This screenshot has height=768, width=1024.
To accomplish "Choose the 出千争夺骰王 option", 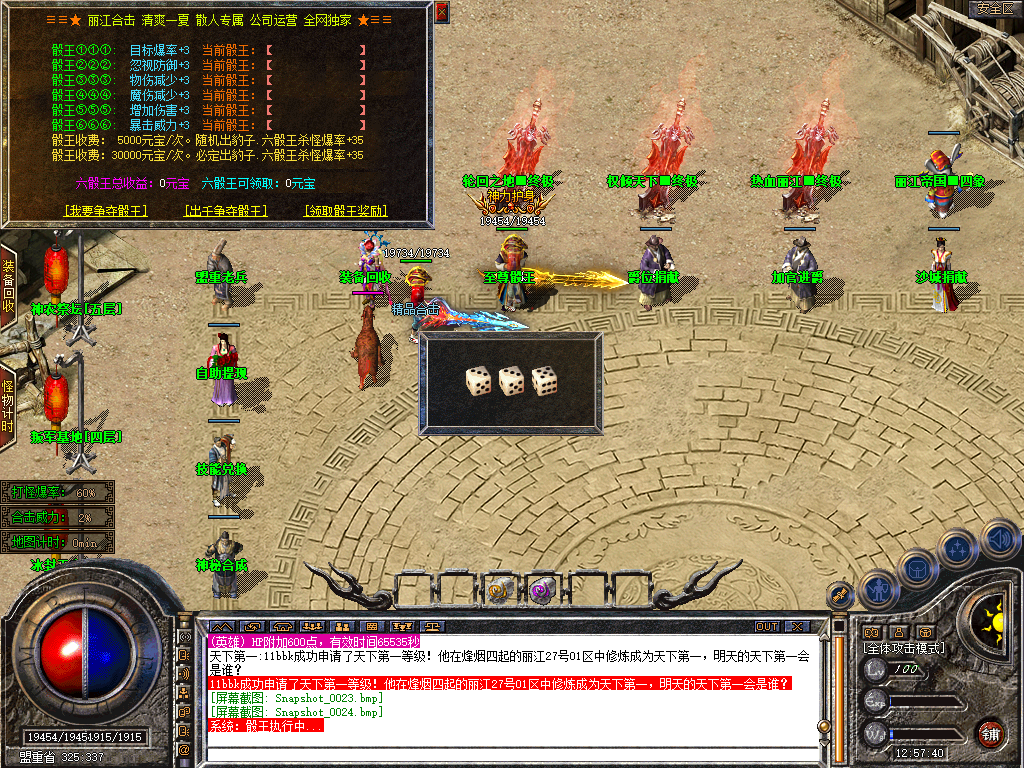I will click(226, 211).
